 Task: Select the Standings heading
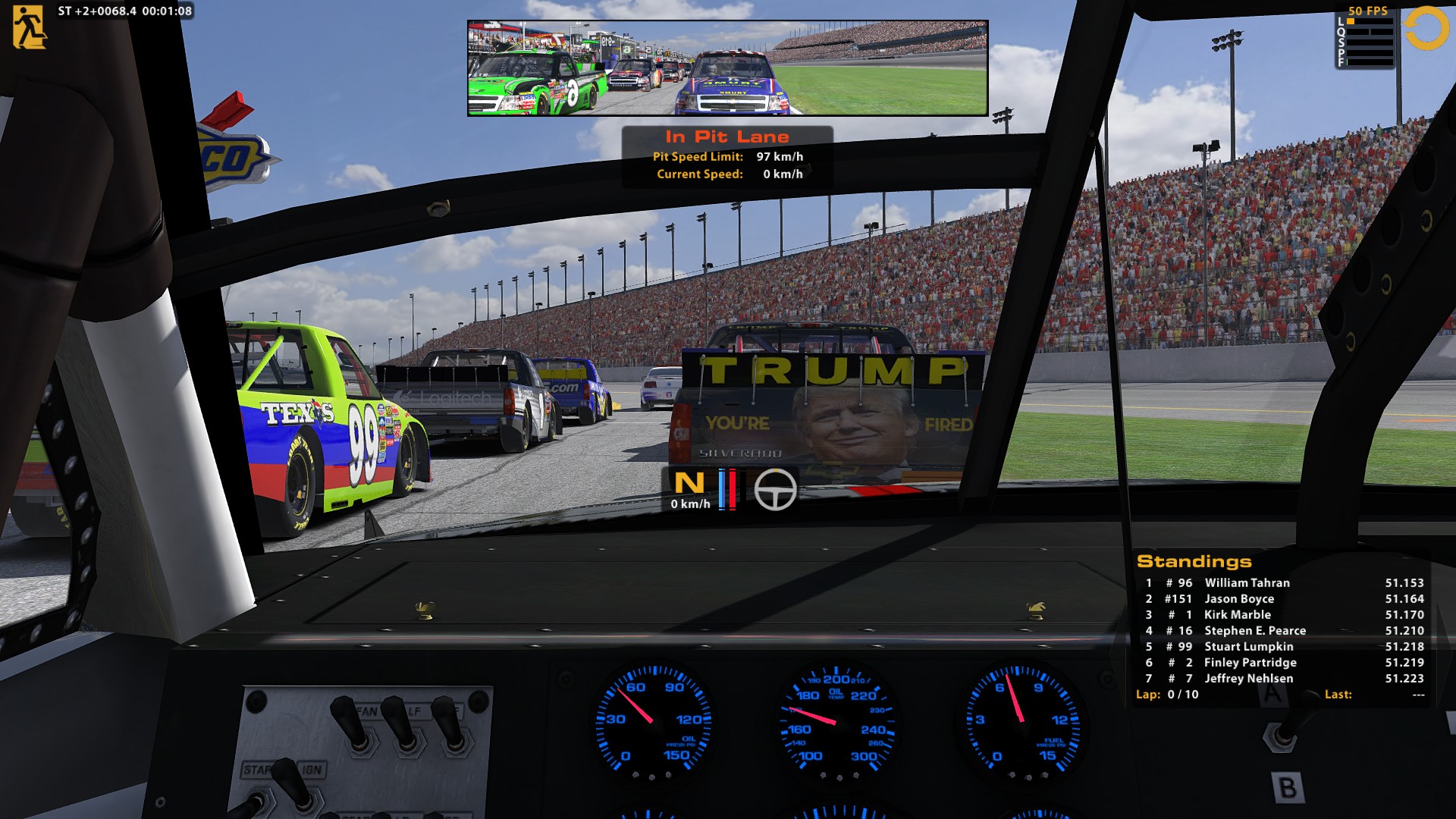click(1196, 561)
